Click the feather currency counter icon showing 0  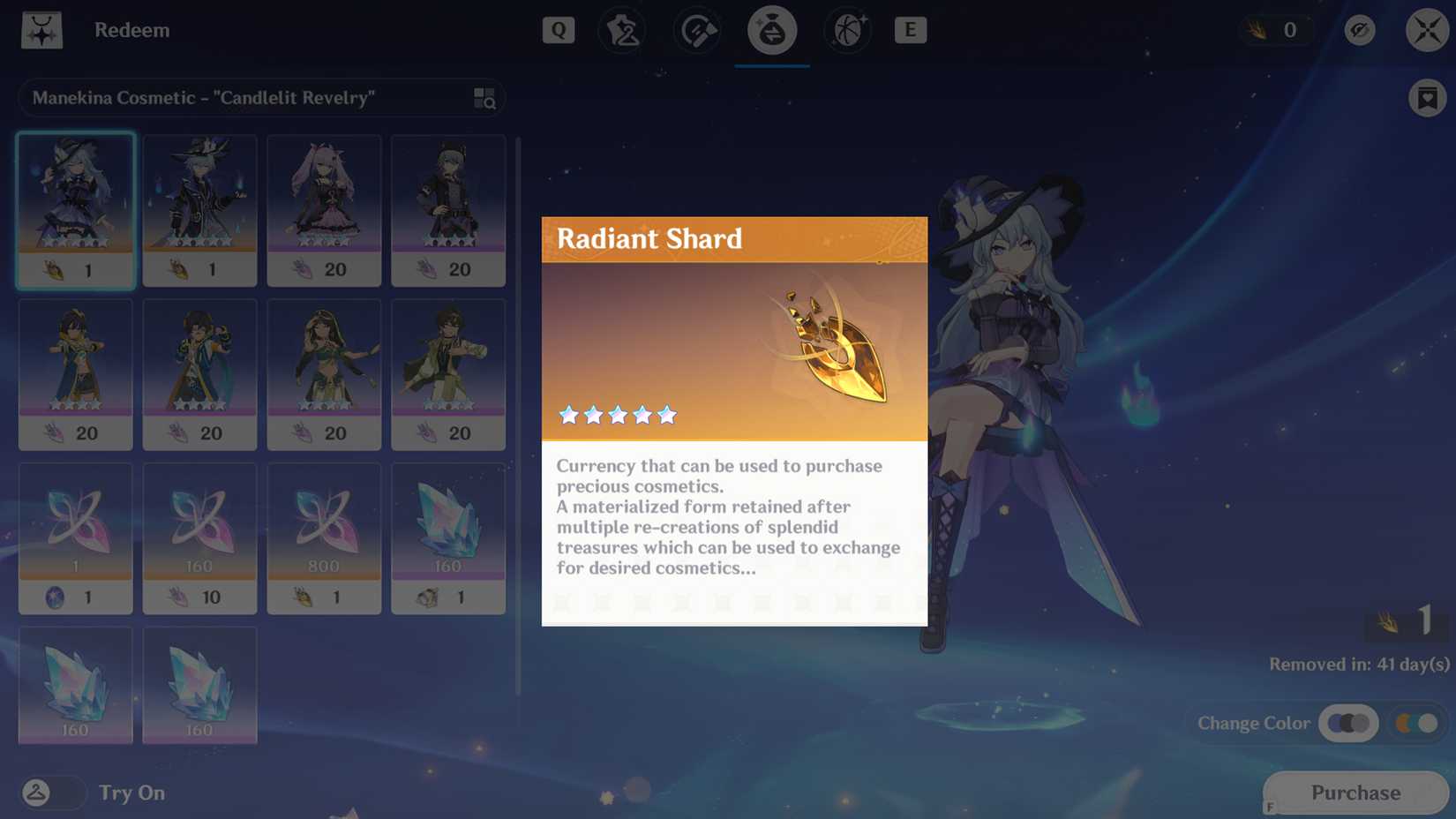1276,29
